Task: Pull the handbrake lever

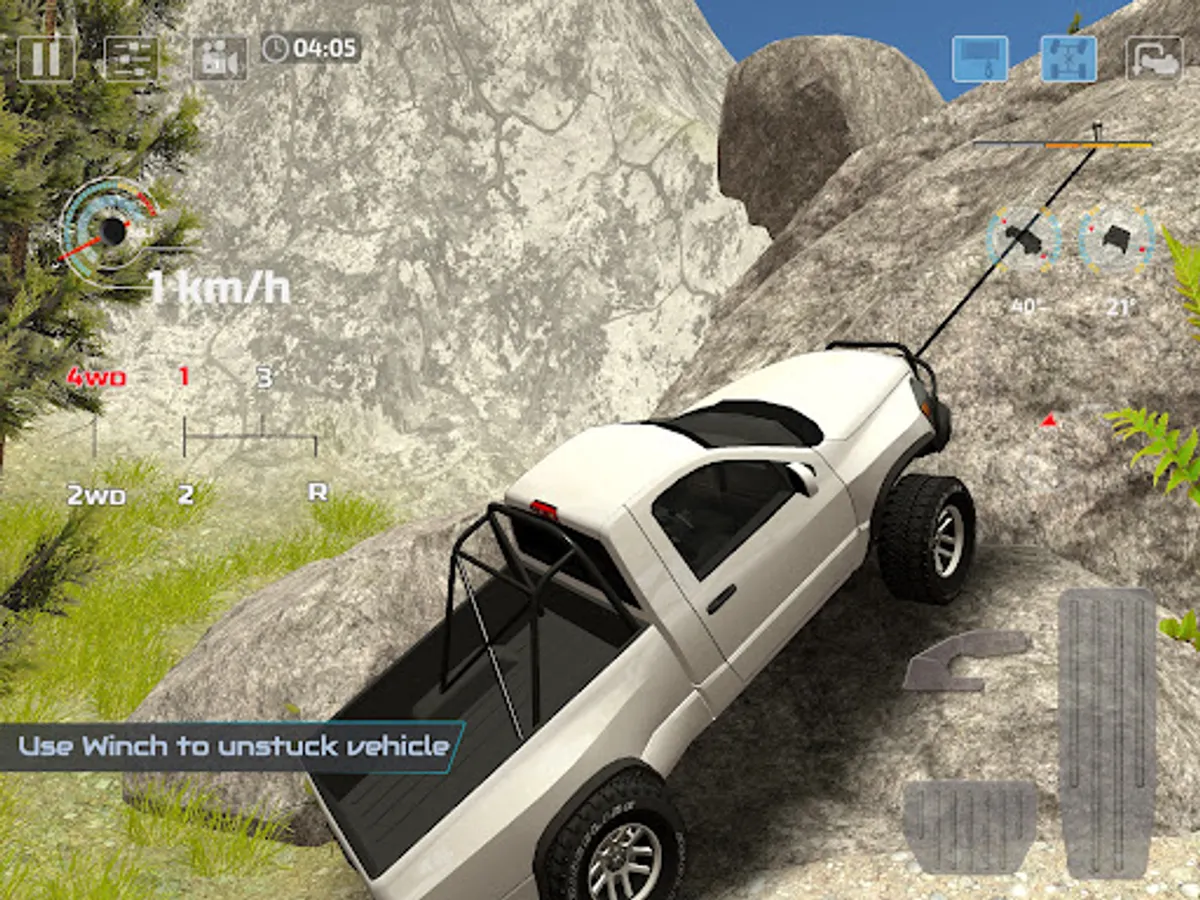Action: click(963, 660)
